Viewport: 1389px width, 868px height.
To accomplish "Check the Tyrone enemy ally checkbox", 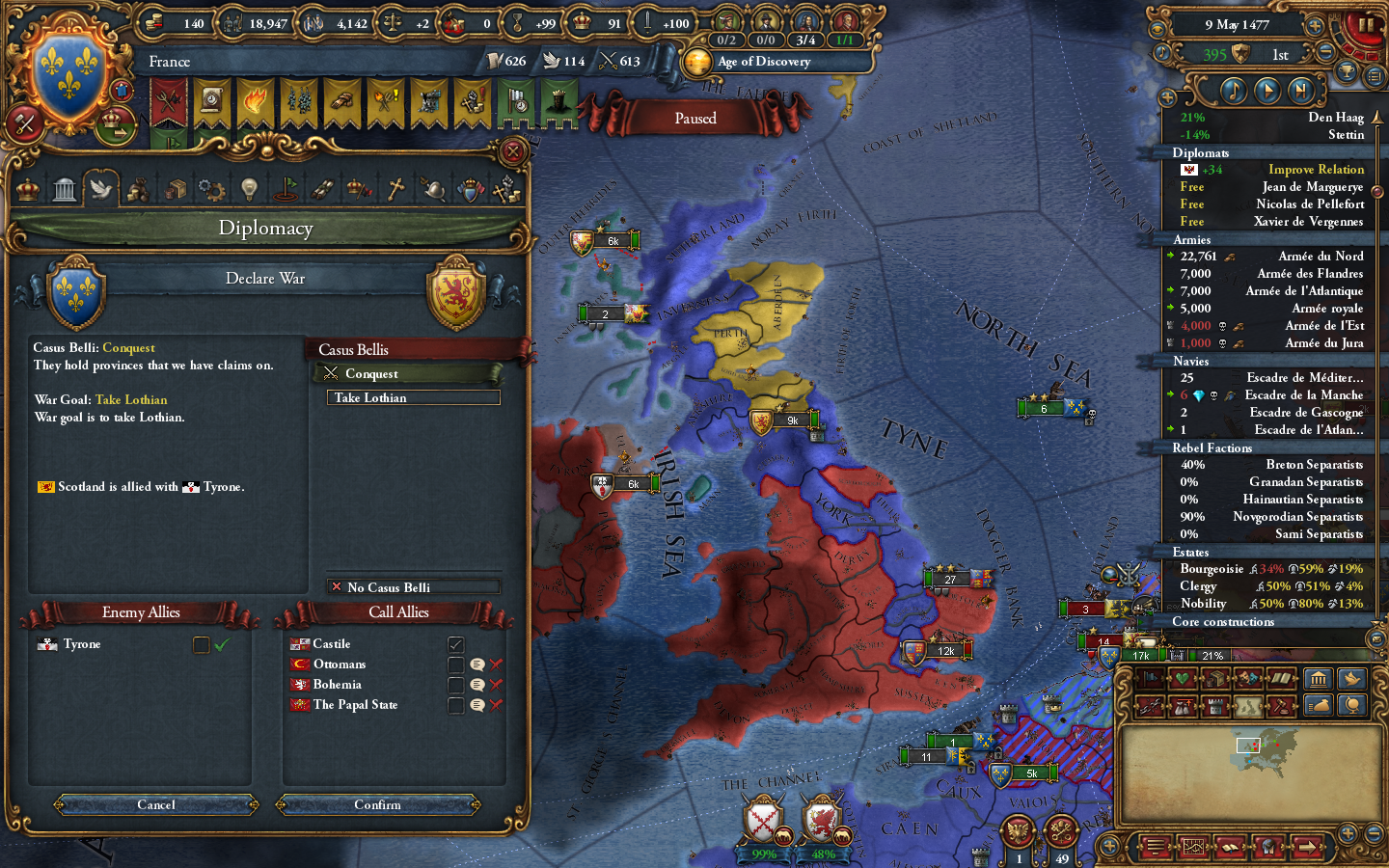I will [x=201, y=643].
